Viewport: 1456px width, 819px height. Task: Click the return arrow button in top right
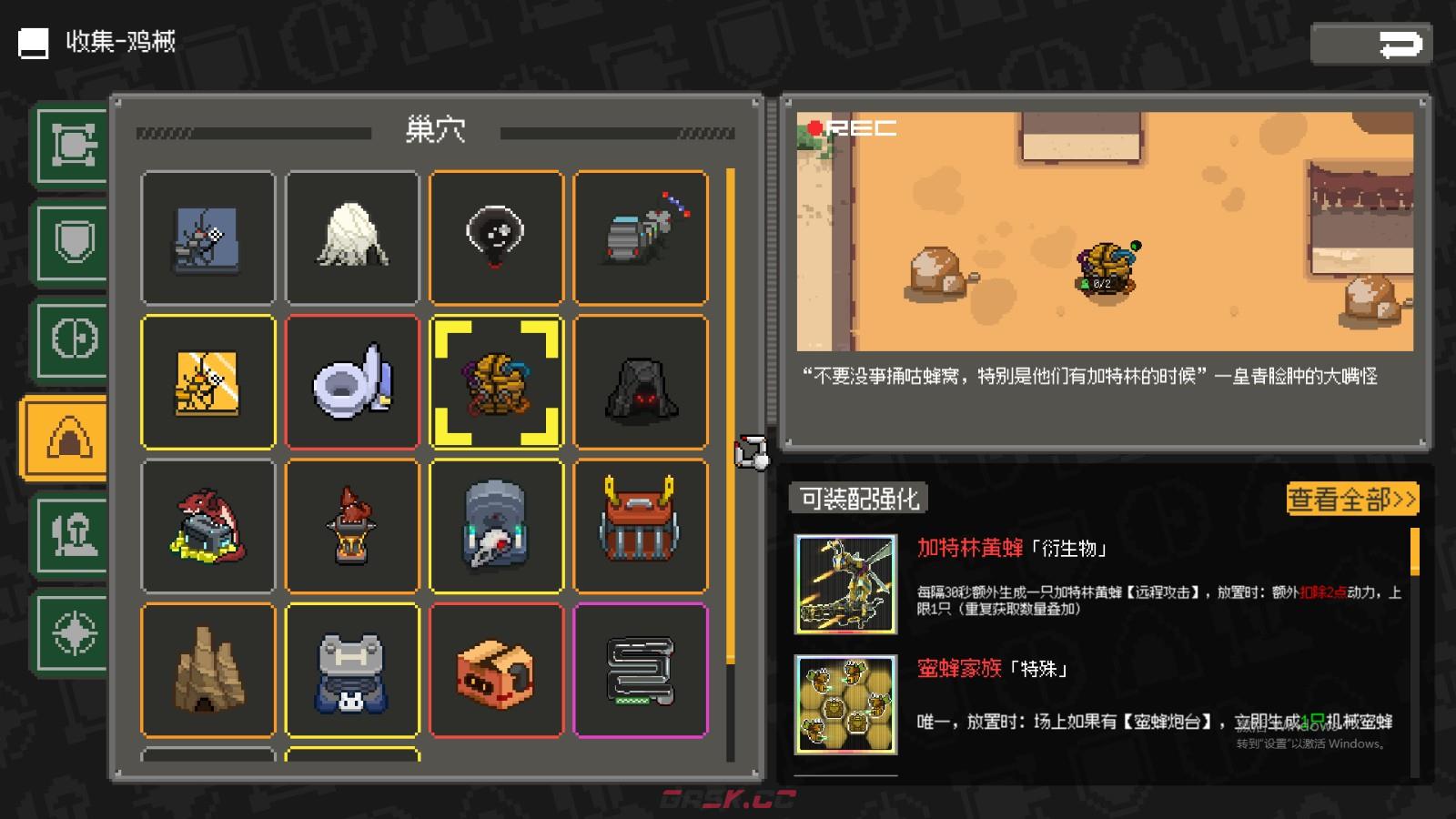point(1372,42)
